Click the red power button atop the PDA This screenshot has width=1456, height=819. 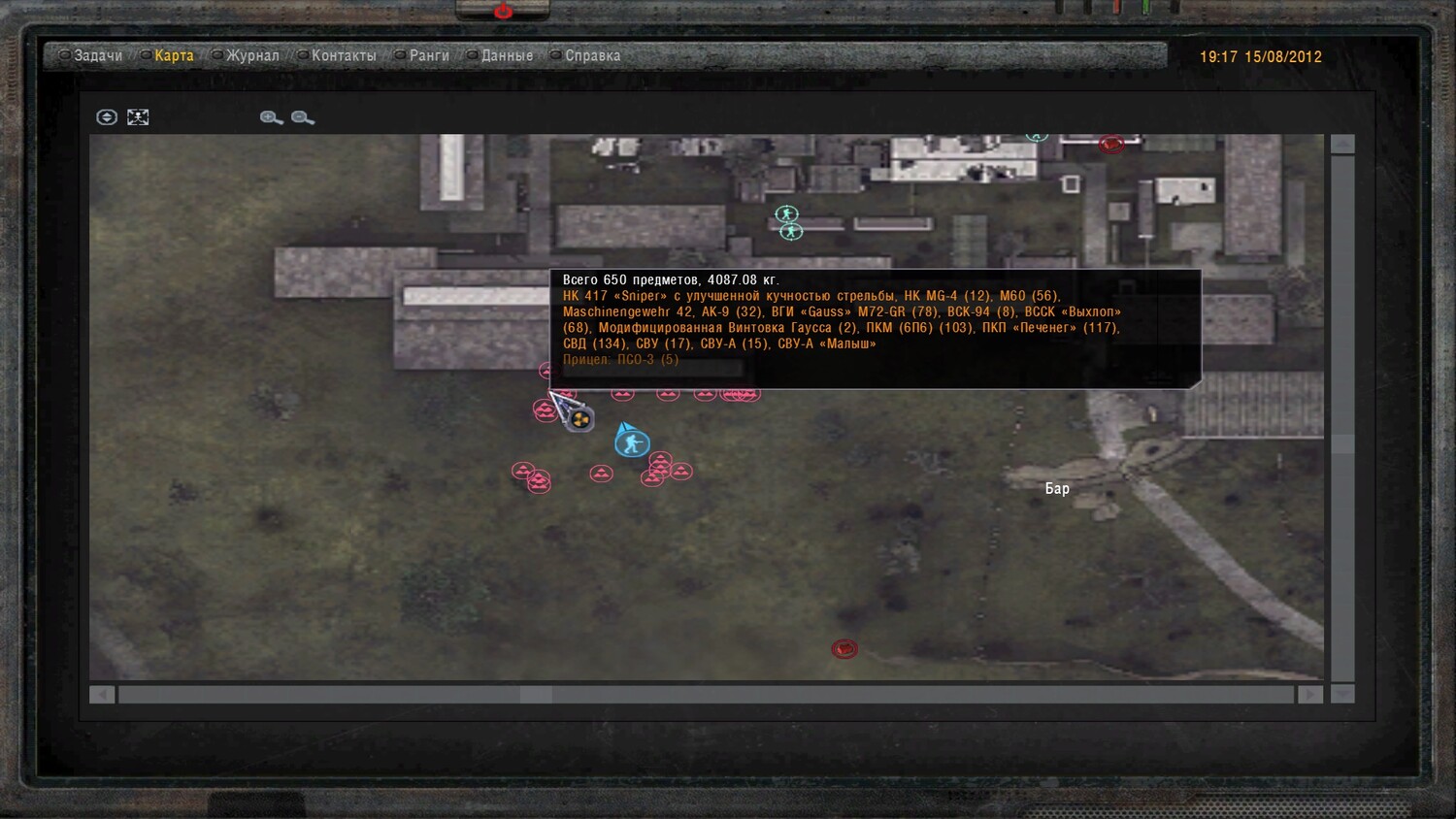[x=503, y=11]
